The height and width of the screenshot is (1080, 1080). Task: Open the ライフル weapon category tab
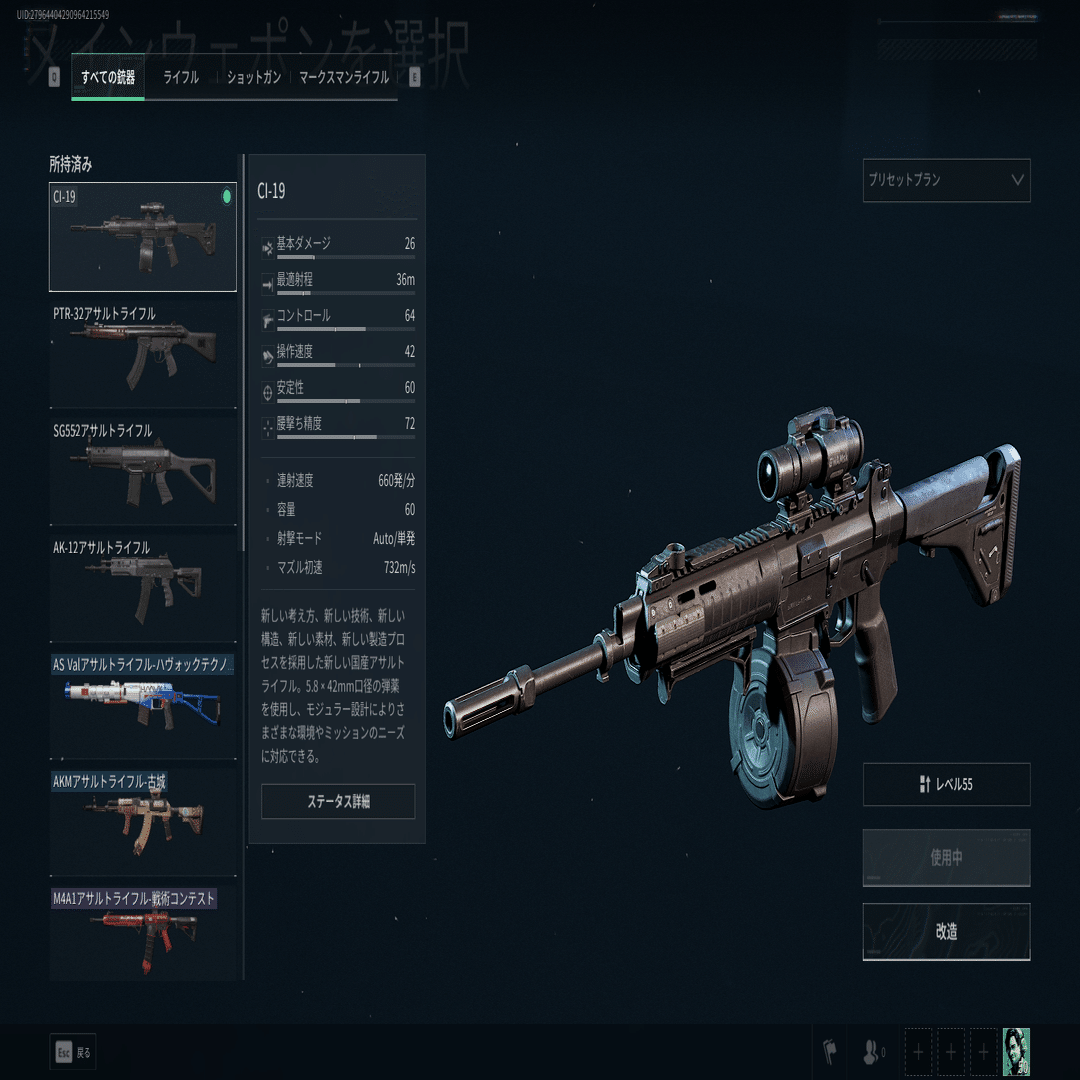coord(181,78)
